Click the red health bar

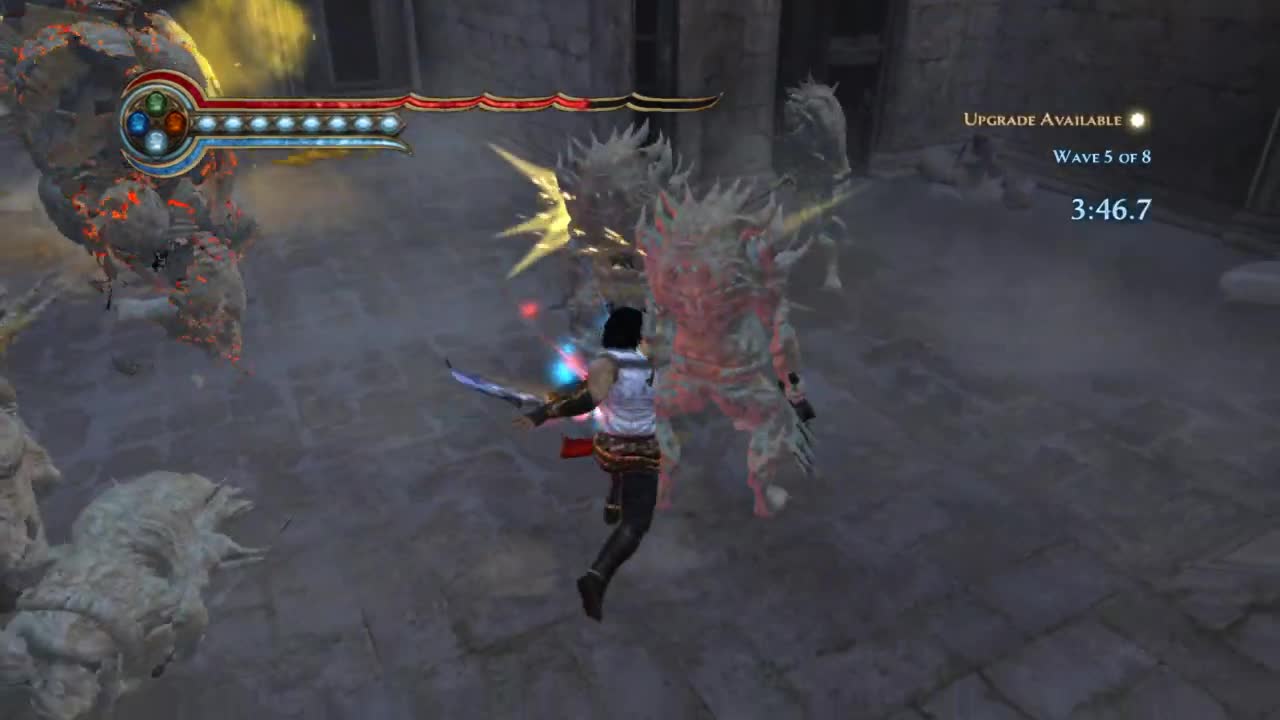400,100
